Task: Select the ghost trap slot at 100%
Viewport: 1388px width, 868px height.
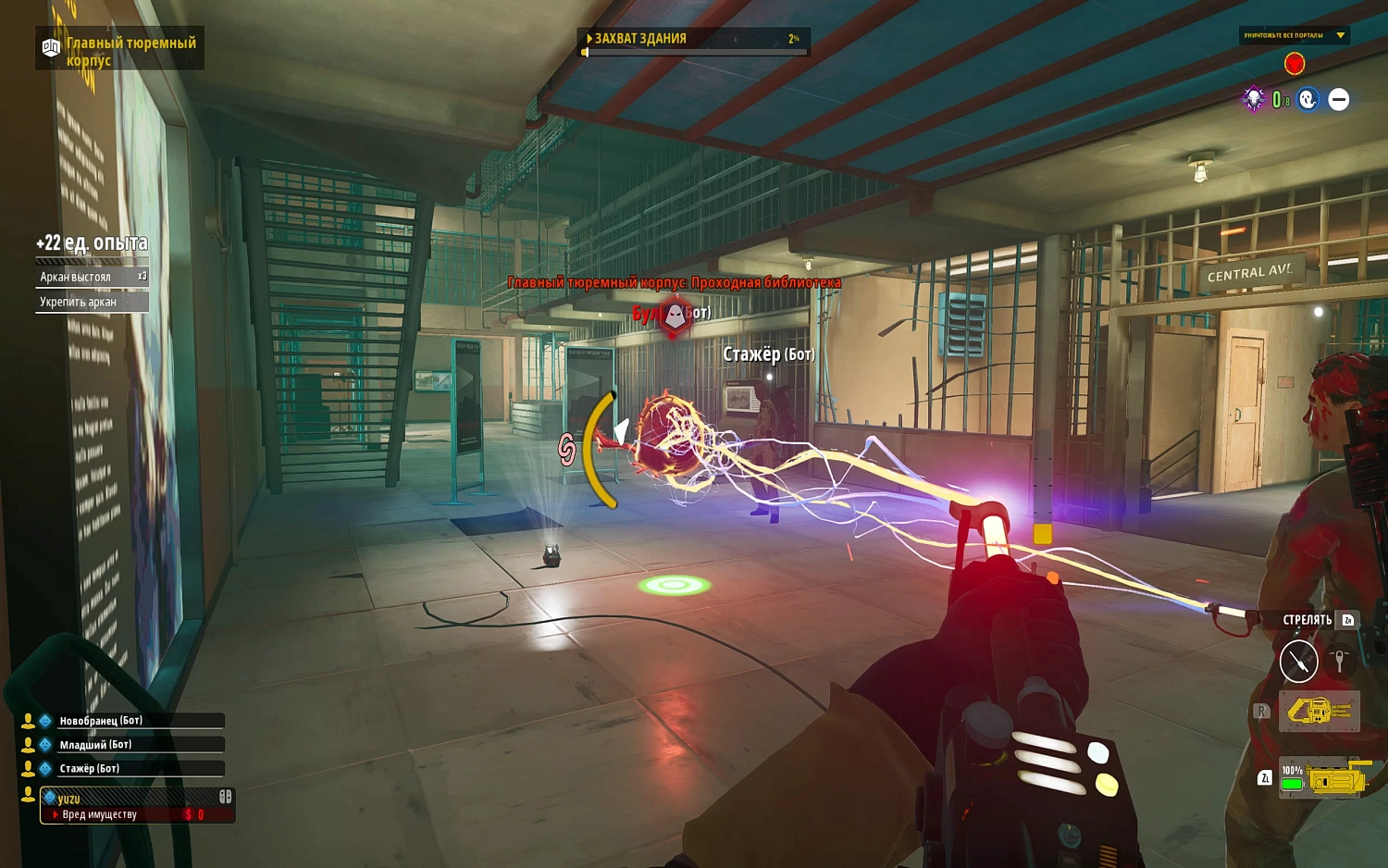Action: point(1320,780)
